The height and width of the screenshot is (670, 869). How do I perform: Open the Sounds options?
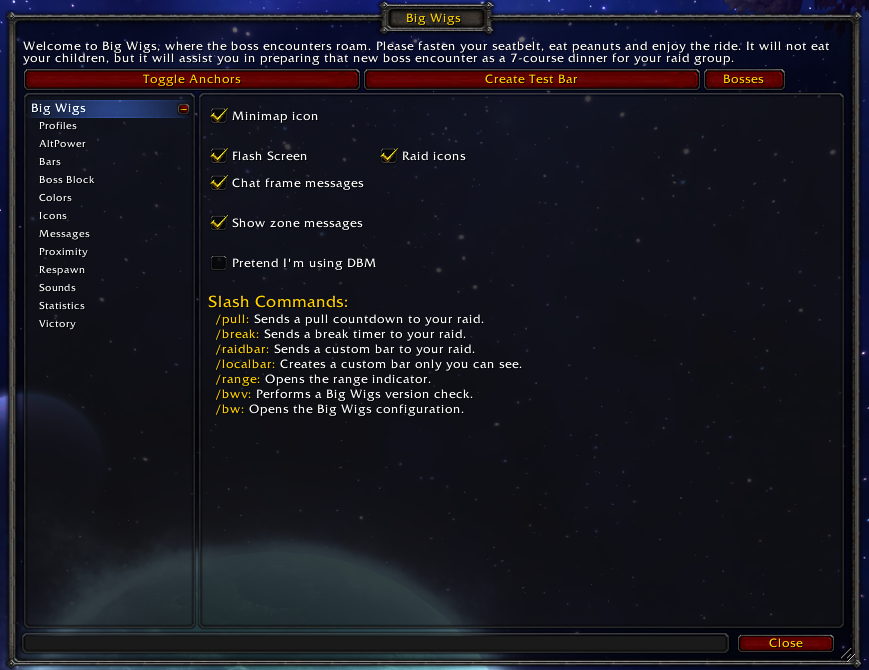point(57,288)
